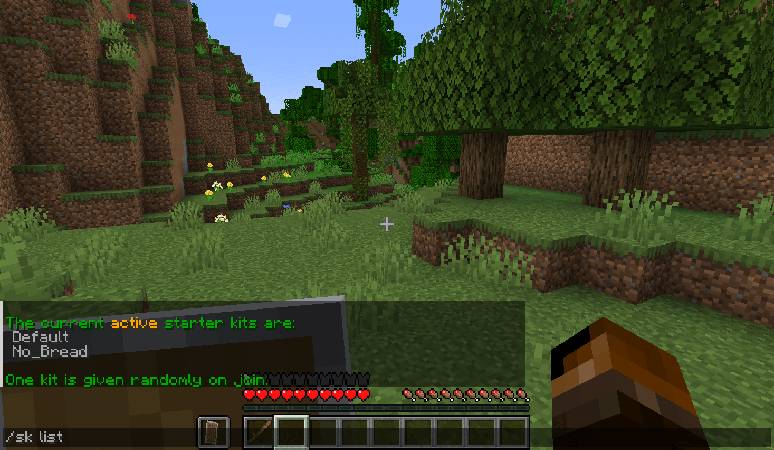Image resolution: width=774 pixels, height=450 pixels.
Task: Select the stick item in the hotbar
Action: pos(259,432)
